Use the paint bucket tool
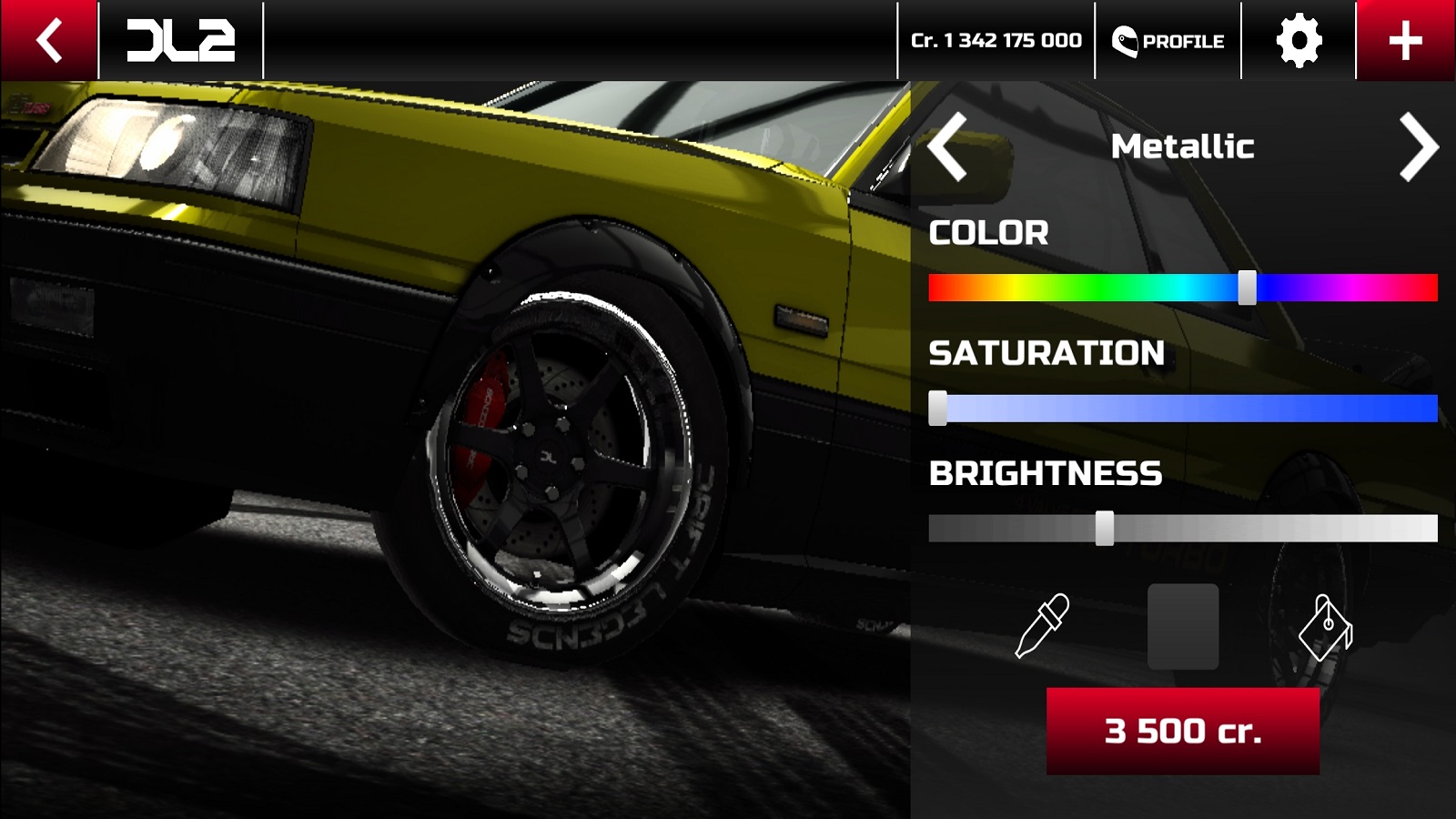This screenshot has height=819, width=1456. click(x=1325, y=627)
